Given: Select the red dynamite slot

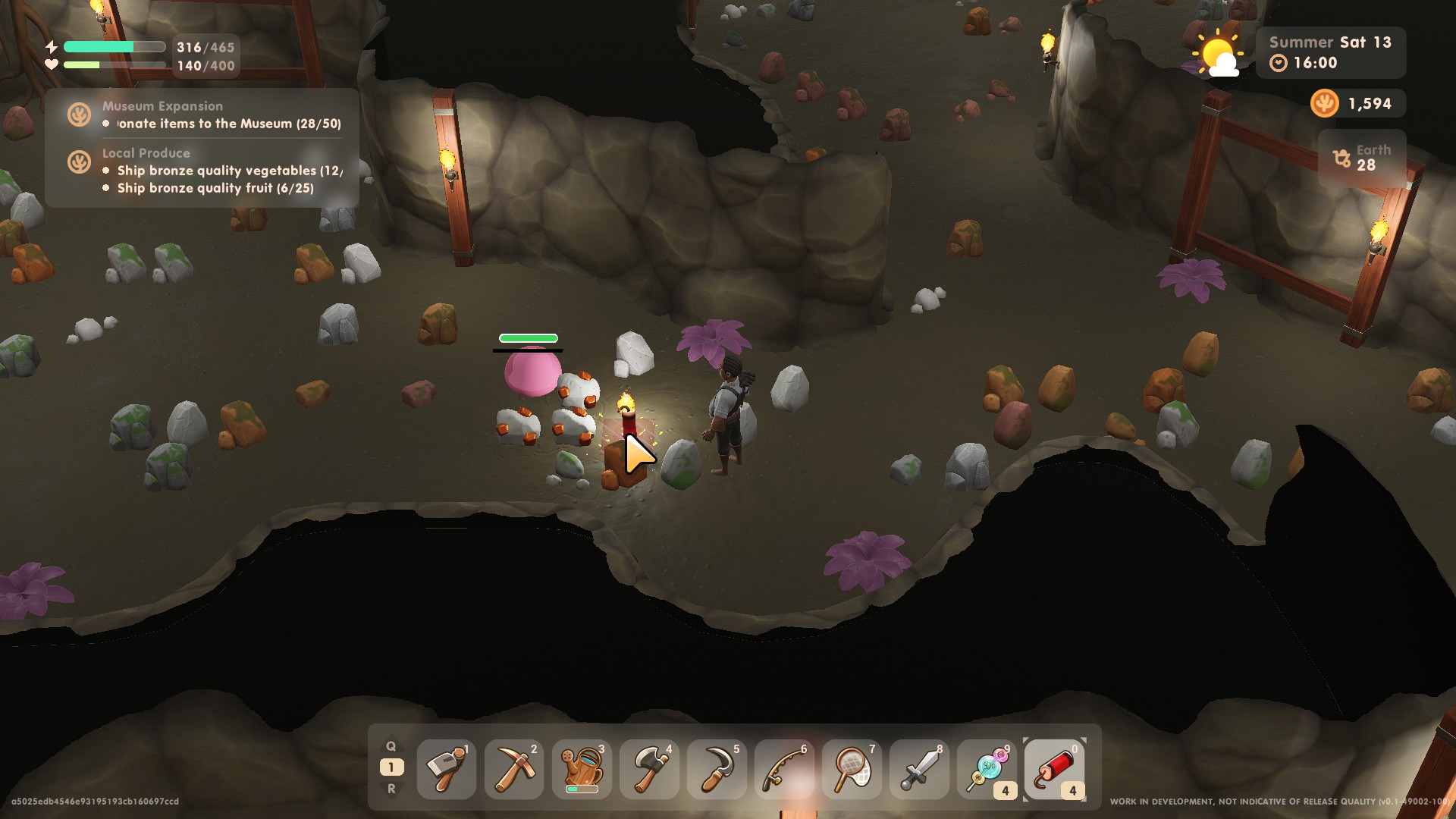Looking at the screenshot, I should click(x=1054, y=769).
